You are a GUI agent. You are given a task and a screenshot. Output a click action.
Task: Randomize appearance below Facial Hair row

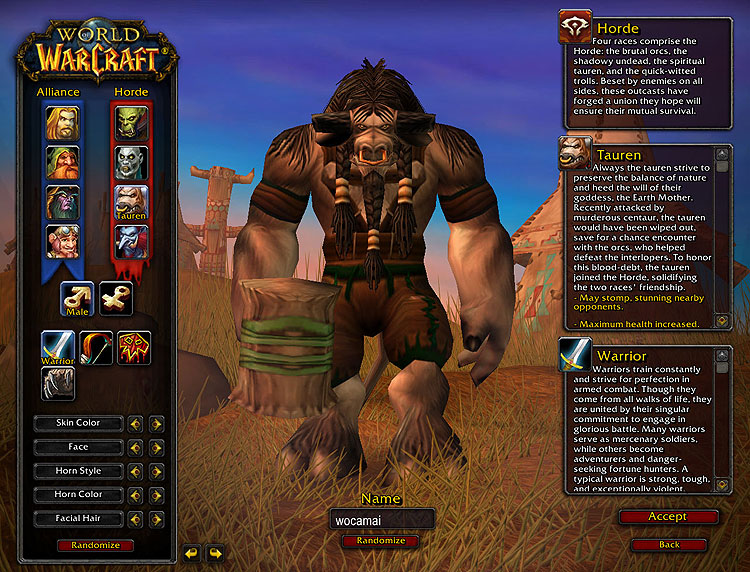click(95, 545)
